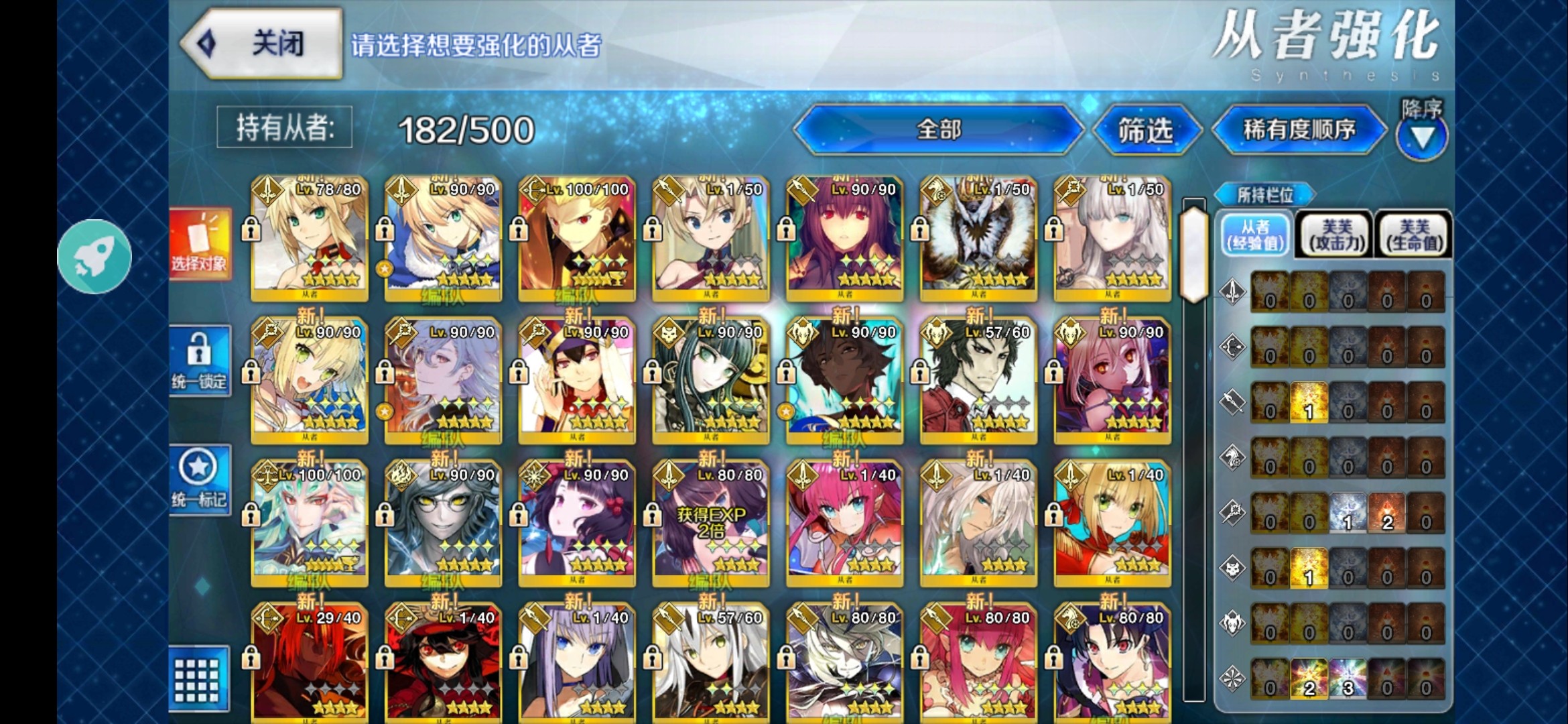Select the Lv. 100/100 golden archer servant card
1568x724 pixels.
577,238
